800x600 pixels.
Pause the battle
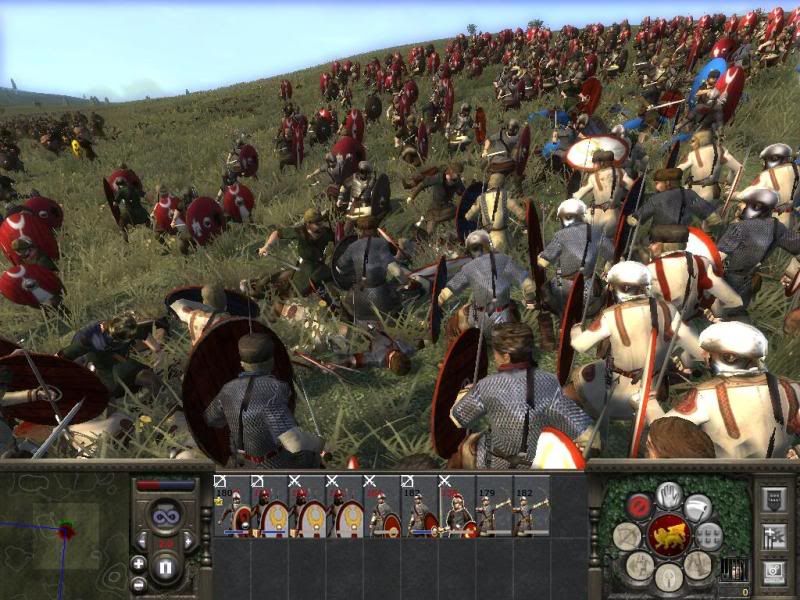click(x=166, y=568)
